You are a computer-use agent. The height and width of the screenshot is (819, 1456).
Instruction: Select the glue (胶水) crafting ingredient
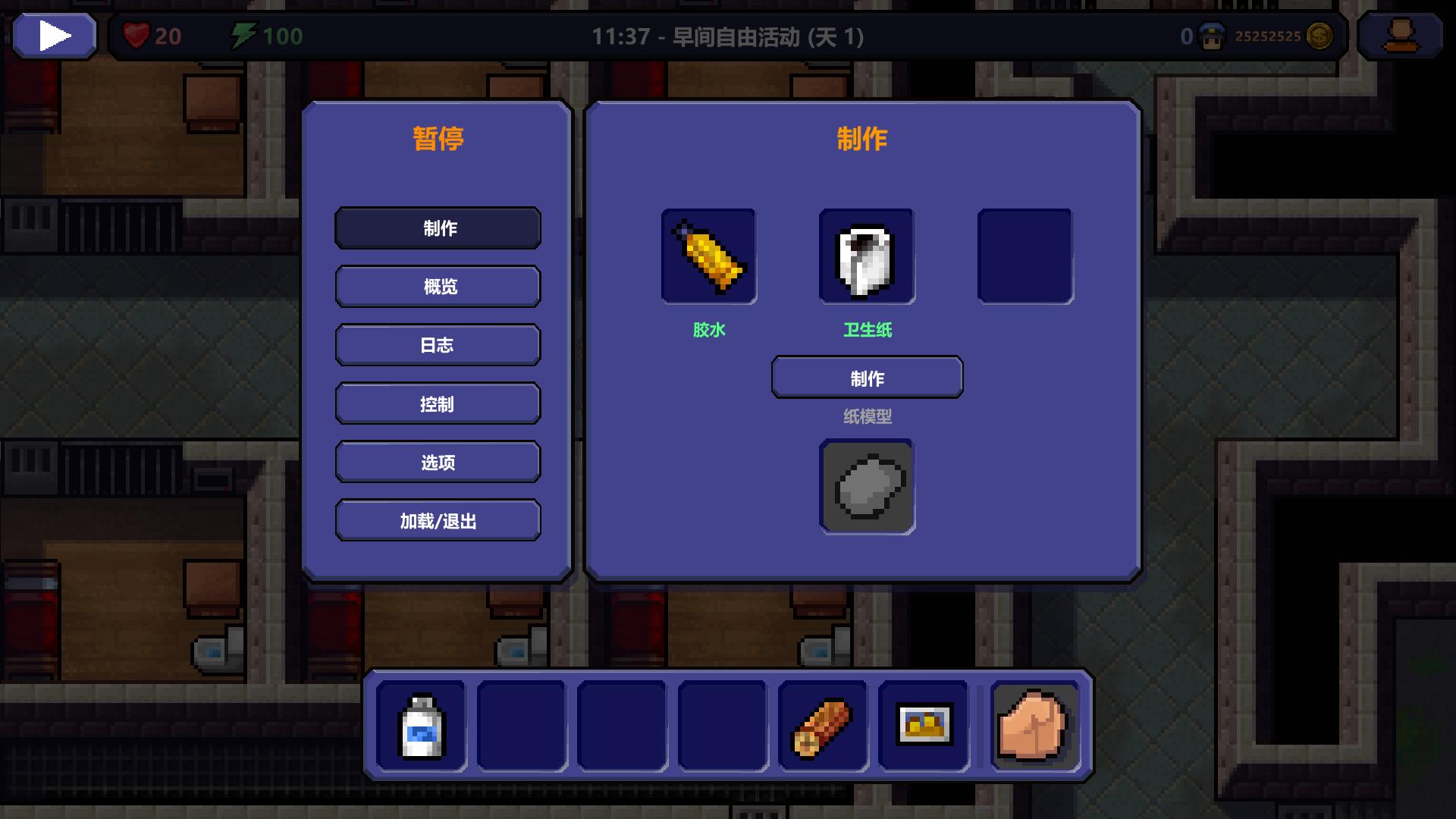(x=708, y=256)
